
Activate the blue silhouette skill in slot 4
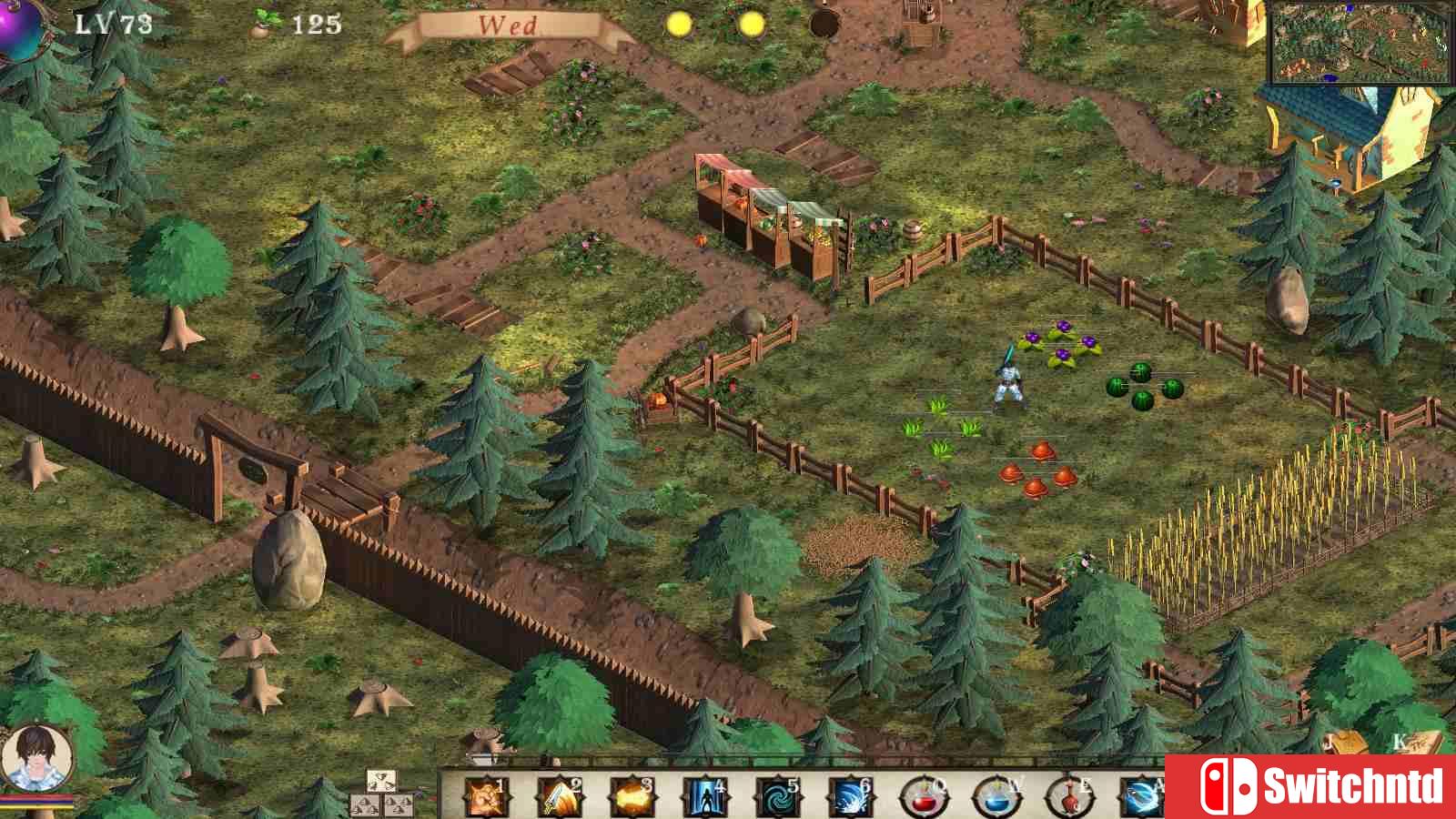703,797
